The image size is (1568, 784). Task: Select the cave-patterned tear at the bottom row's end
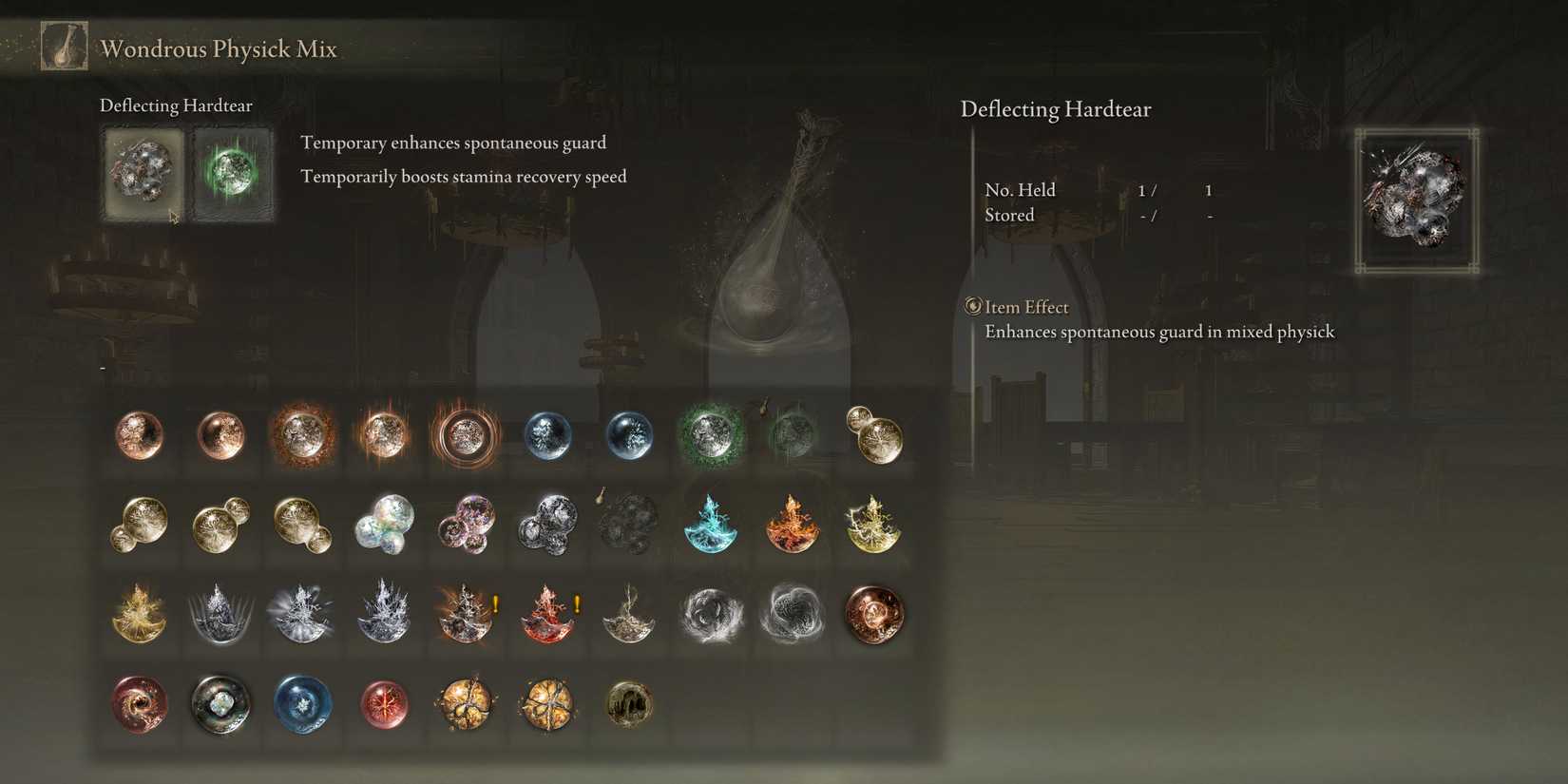[x=629, y=704]
